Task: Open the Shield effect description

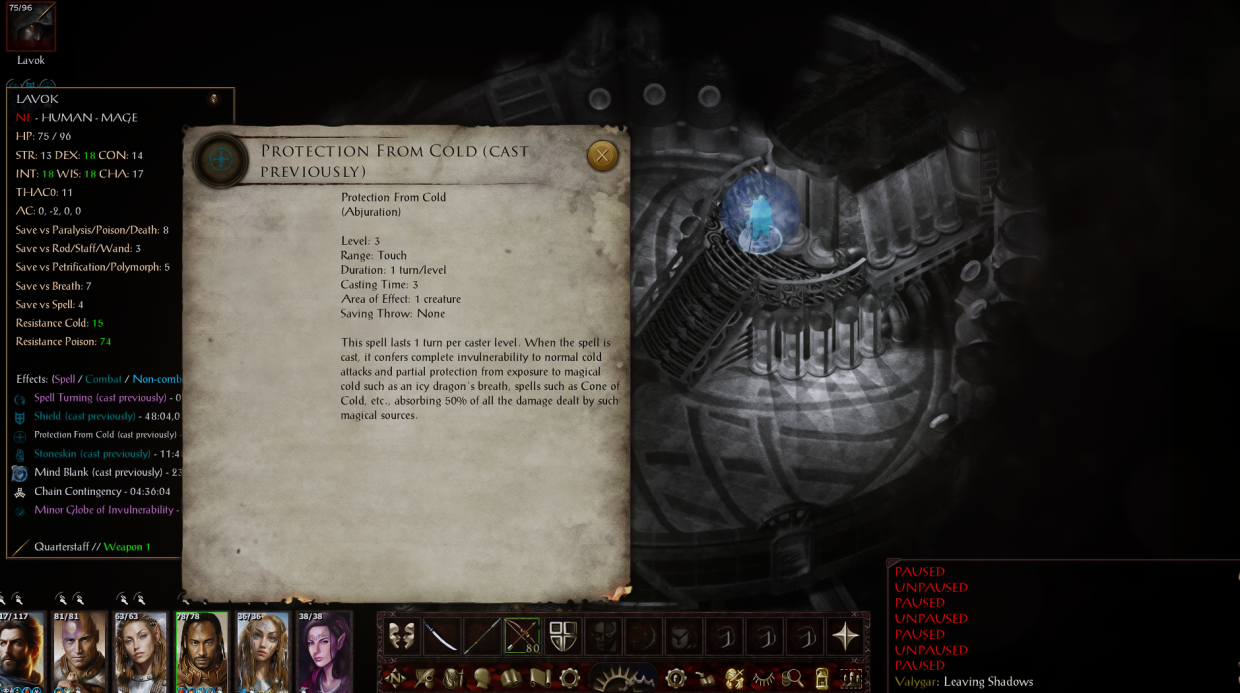Action: pos(84,416)
